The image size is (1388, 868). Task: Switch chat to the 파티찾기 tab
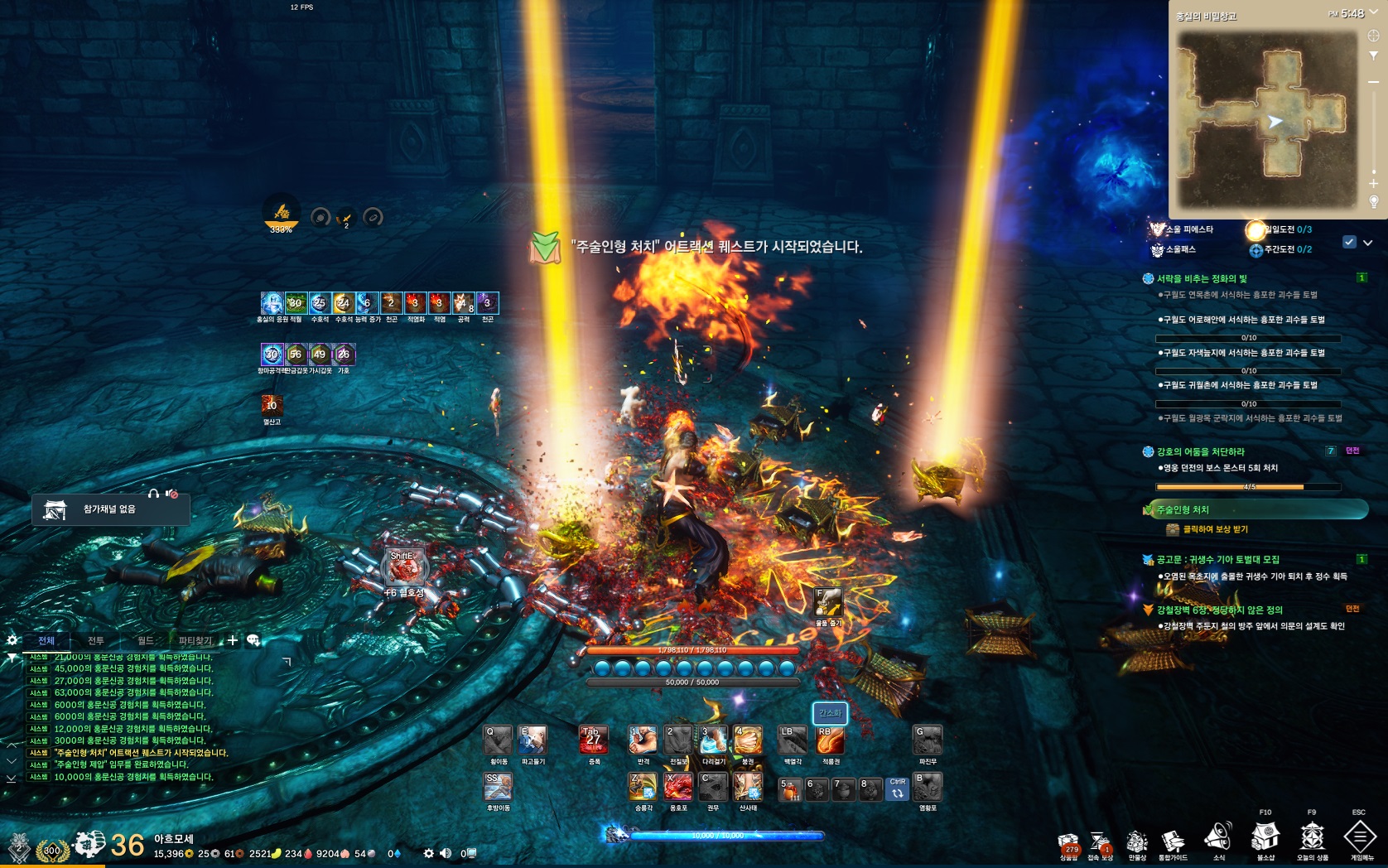pyautogui.click(x=195, y=640)
